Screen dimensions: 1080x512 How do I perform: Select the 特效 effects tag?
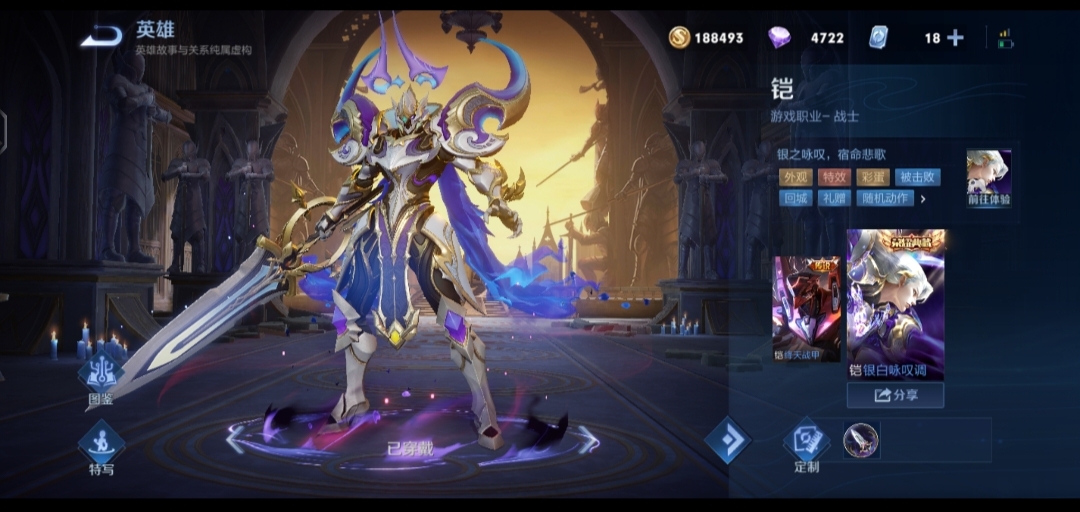pyautogui.click(x=834, y=177)
